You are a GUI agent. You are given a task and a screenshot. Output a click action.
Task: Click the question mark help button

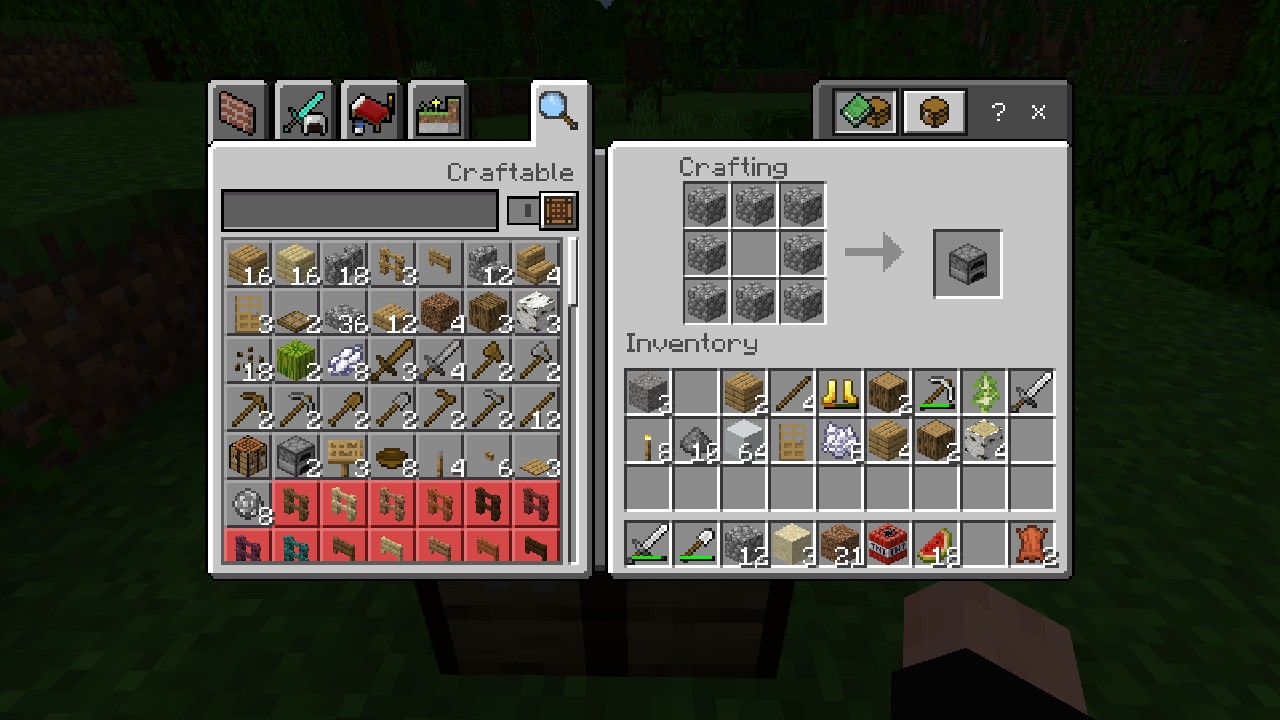pos(997,112)
